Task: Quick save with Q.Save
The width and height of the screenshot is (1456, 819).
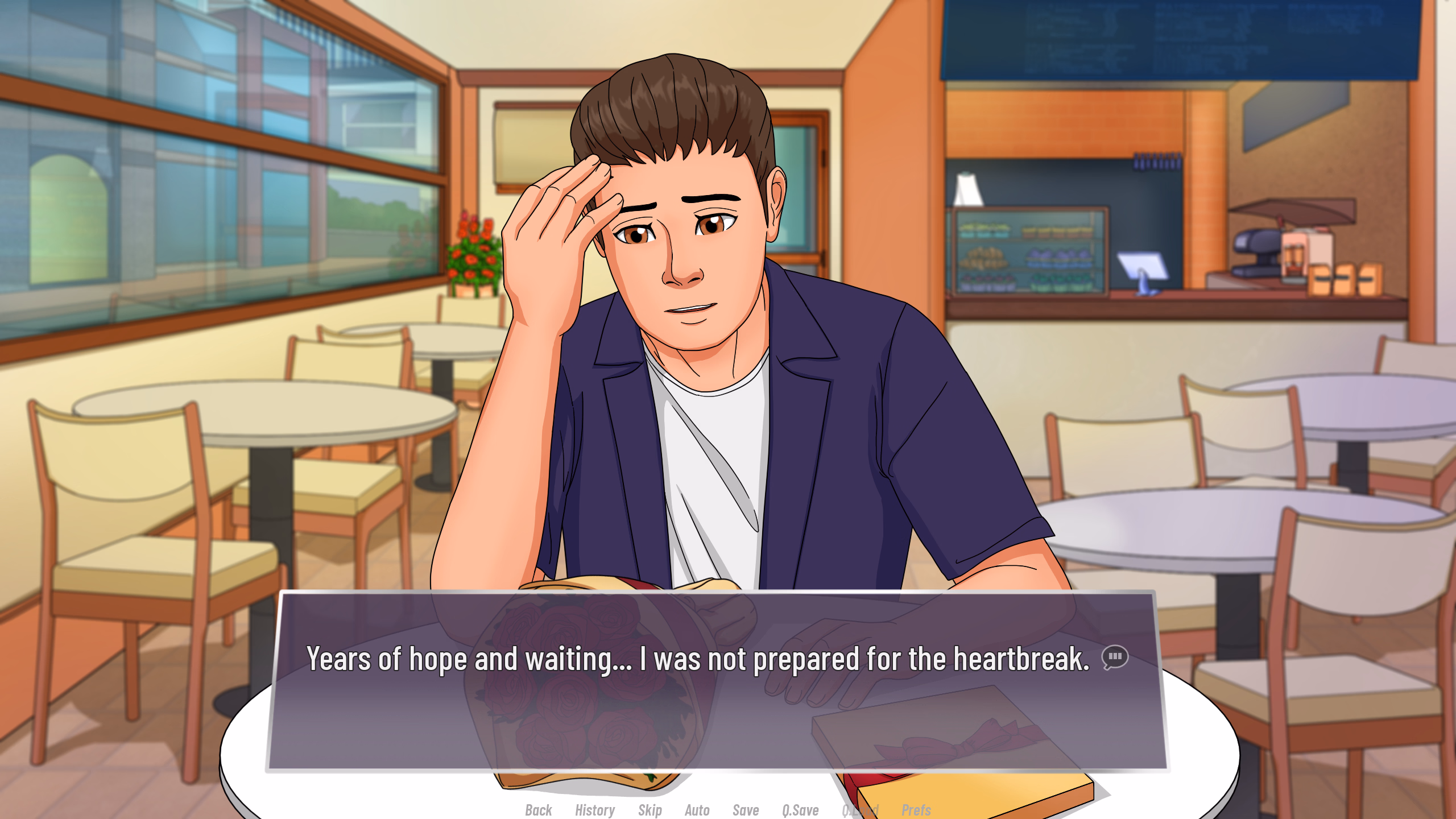Action: [800, 809]
